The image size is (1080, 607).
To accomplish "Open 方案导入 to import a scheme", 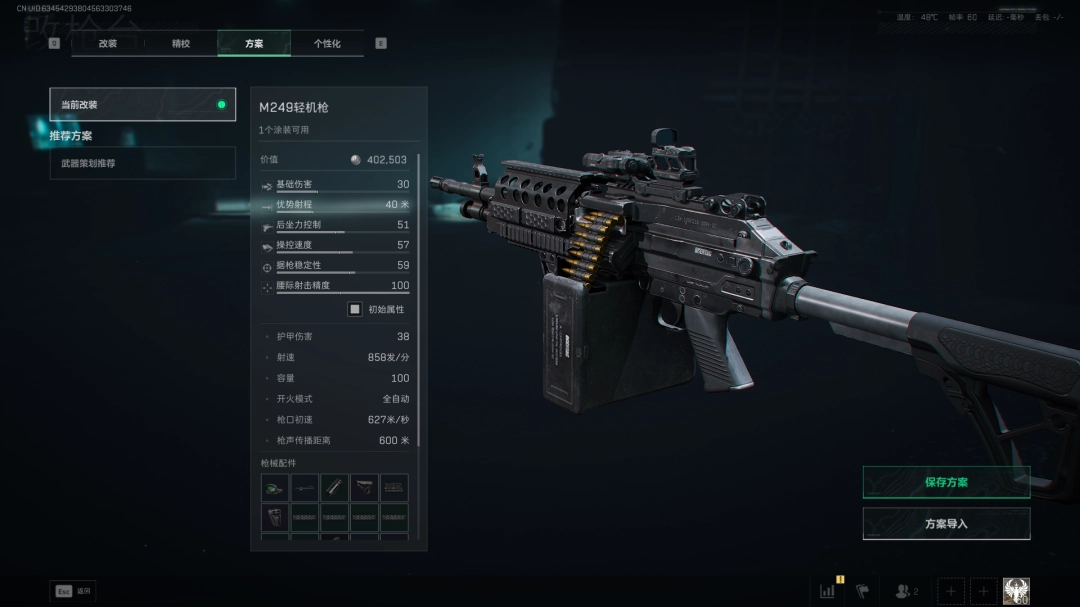I will pos(946,523).
